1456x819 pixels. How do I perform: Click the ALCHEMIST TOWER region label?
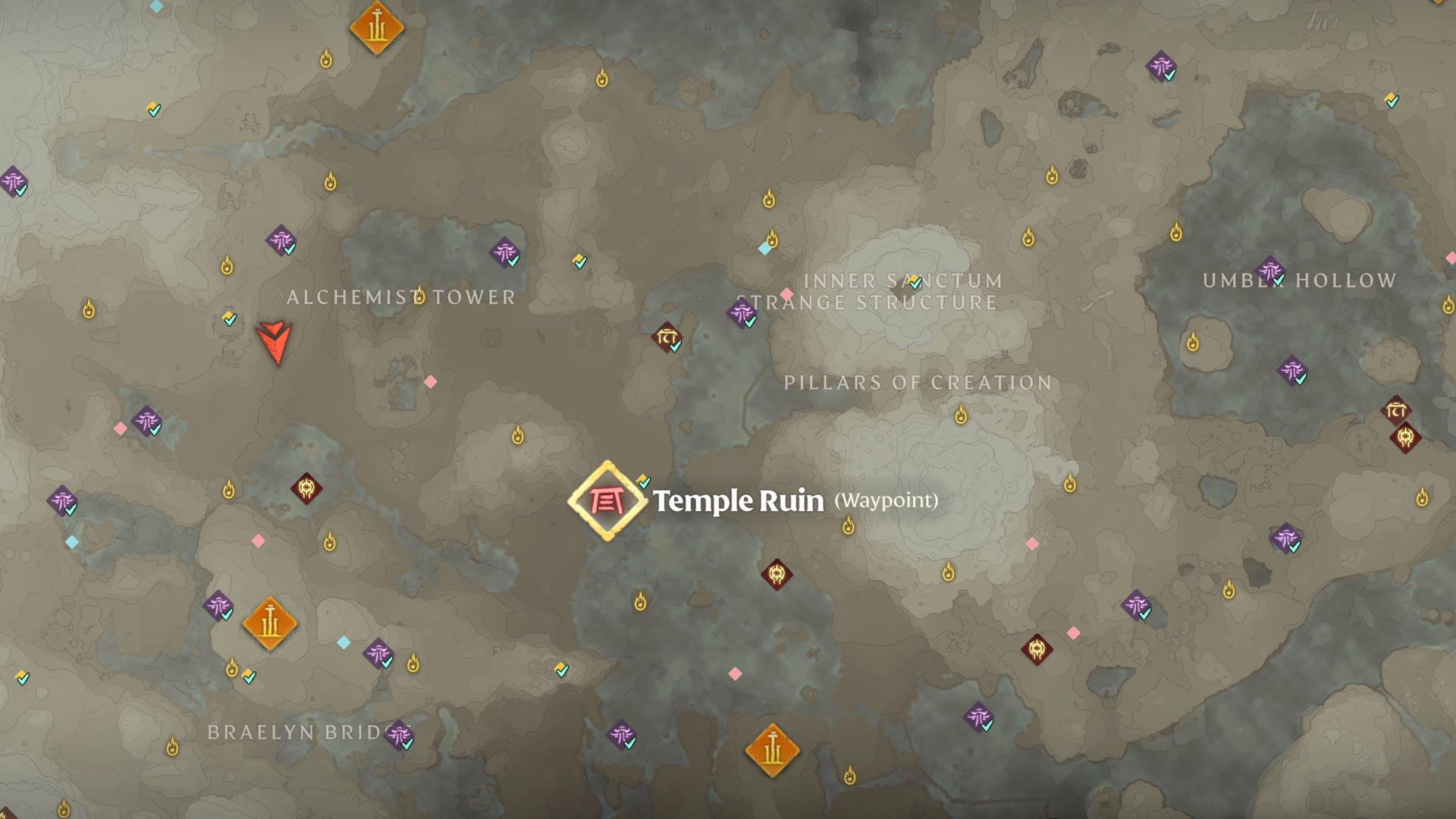(402, 298)
